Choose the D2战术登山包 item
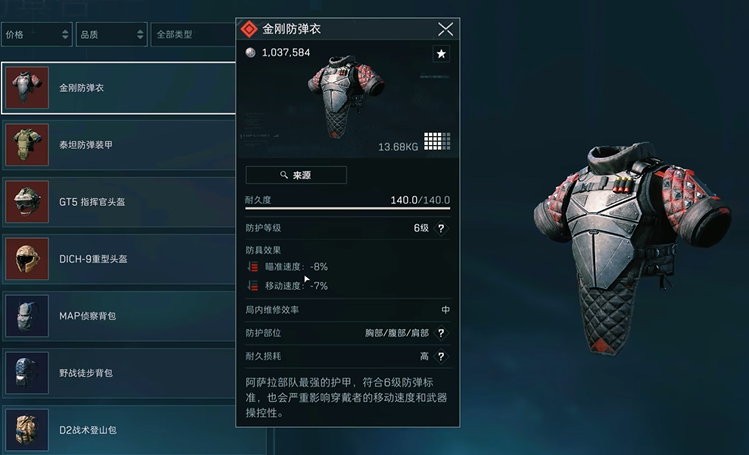This screenshot has height=455, width=749. point(120,430)
